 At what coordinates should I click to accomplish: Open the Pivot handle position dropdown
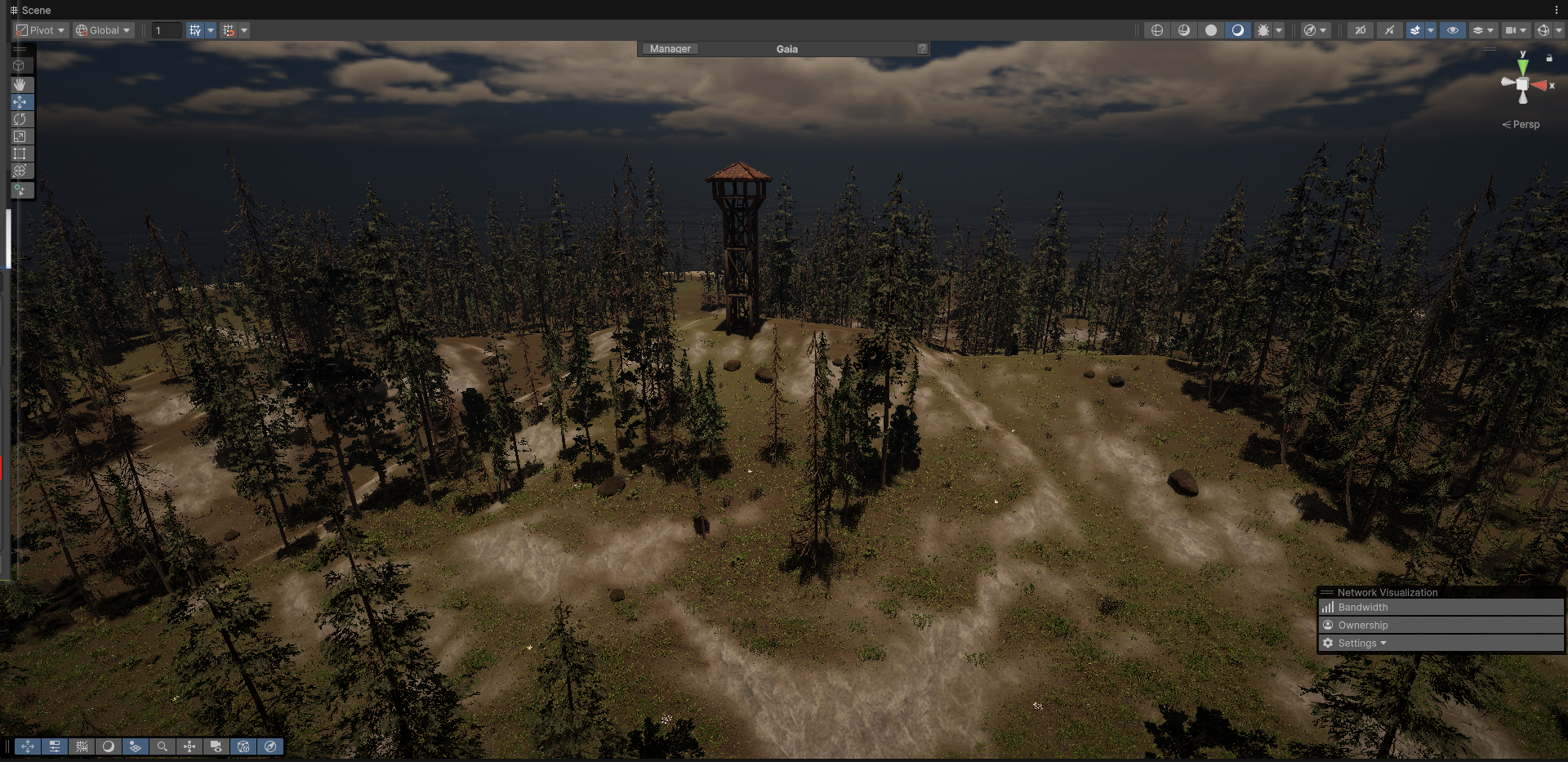[x=41, y=30]
